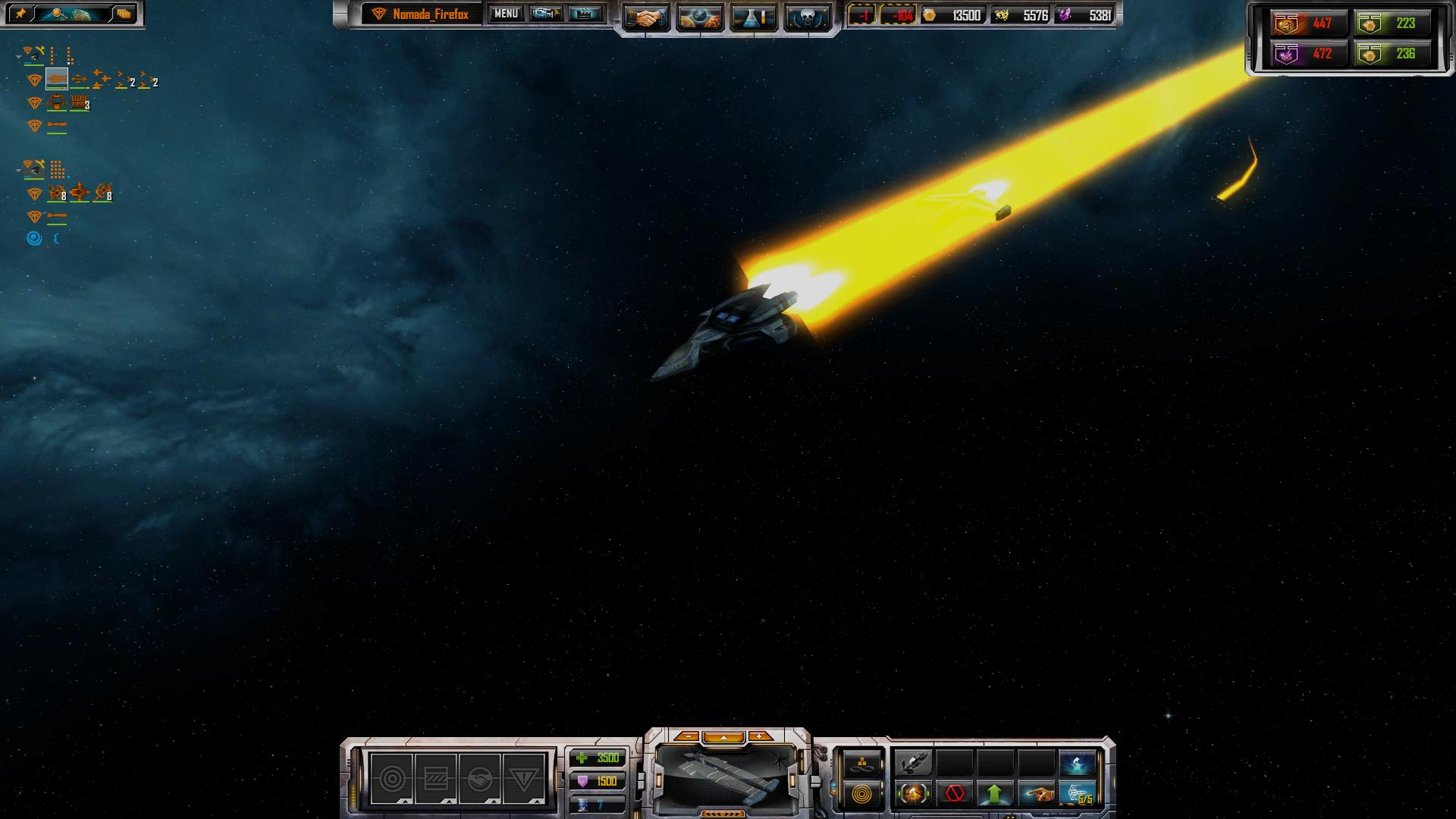Open the diplomacy handshake screen
1456x819 pixels.
point(646,18)
